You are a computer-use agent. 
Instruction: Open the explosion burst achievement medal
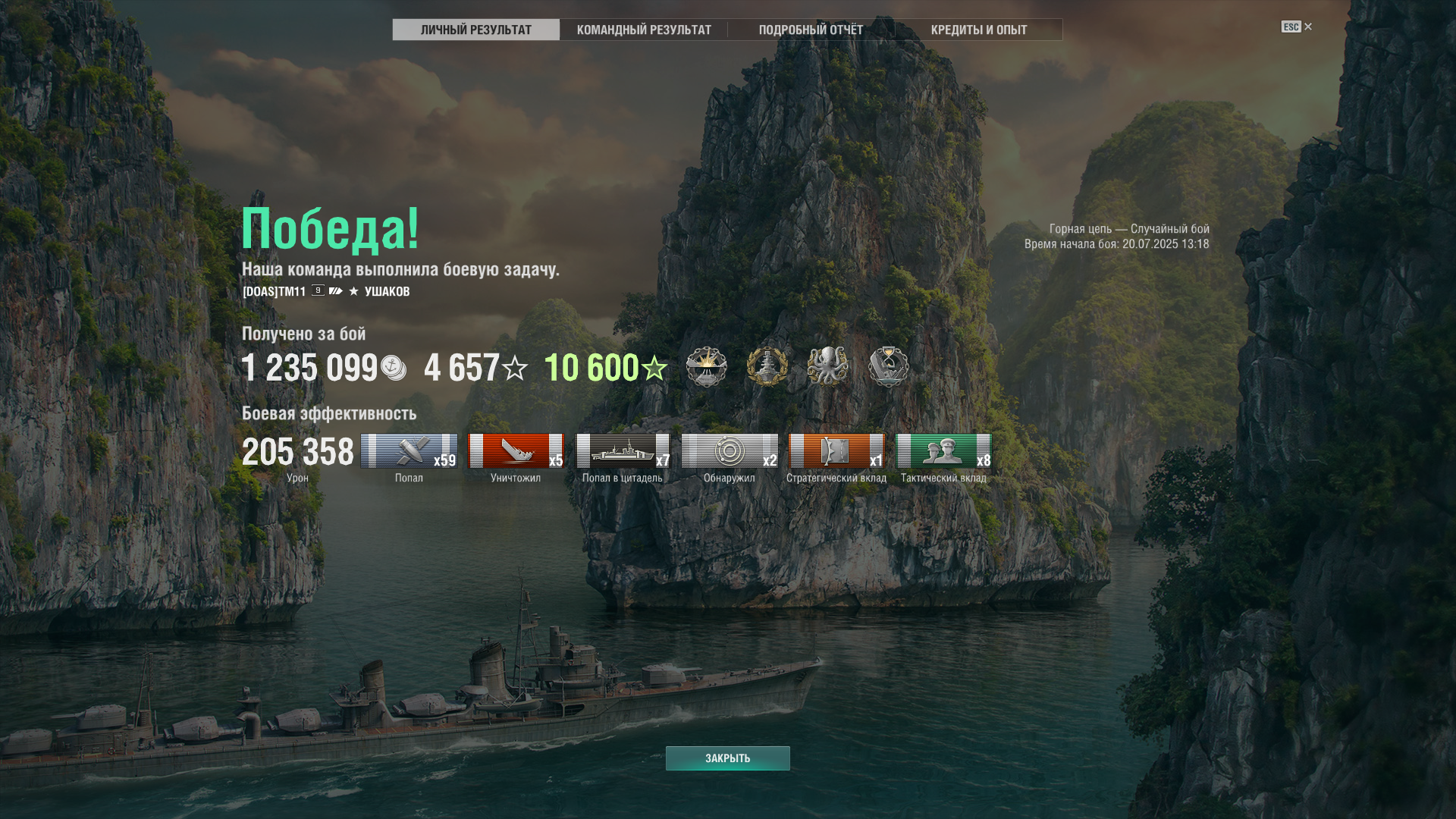706,367
